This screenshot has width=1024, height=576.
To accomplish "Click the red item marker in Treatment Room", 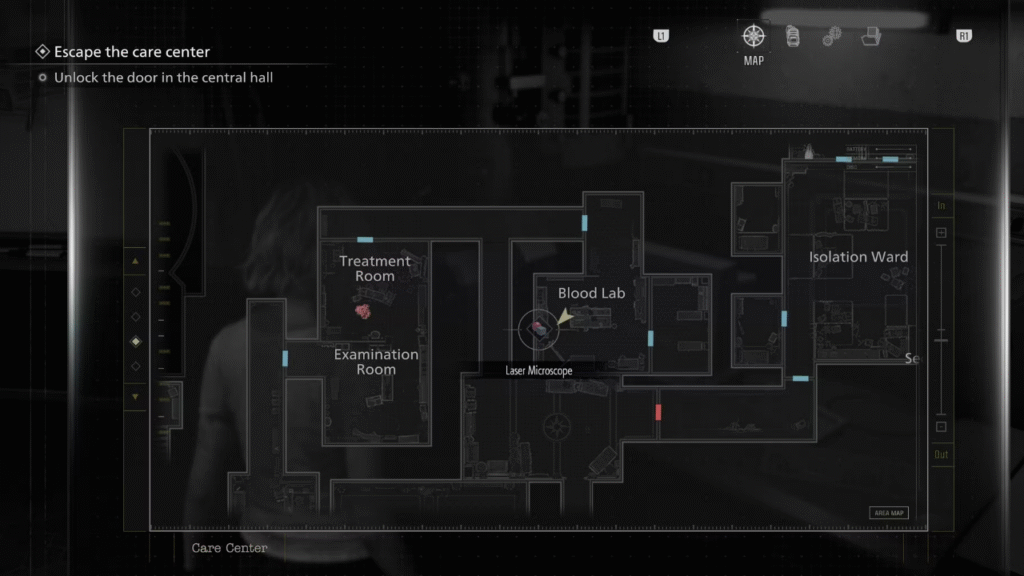I will tap(365, 310).
